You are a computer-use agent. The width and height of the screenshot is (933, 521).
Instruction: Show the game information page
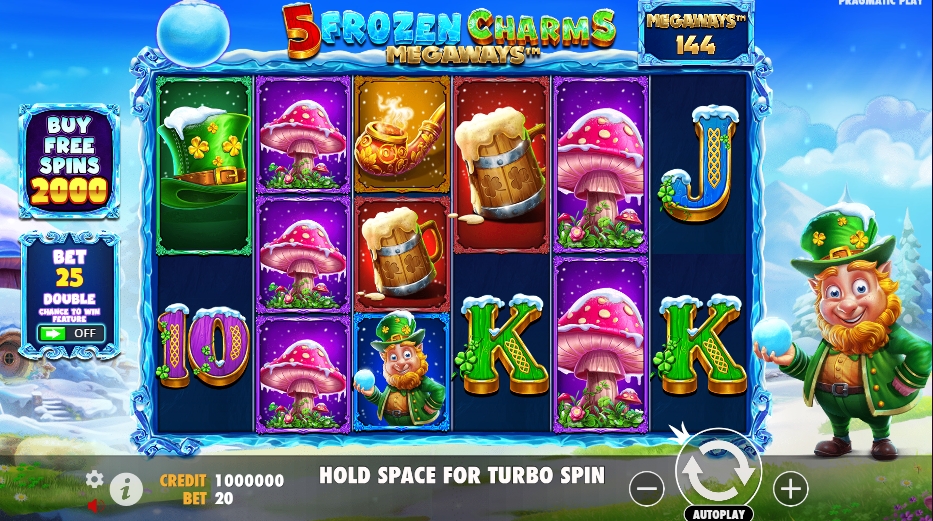point(125,489)
